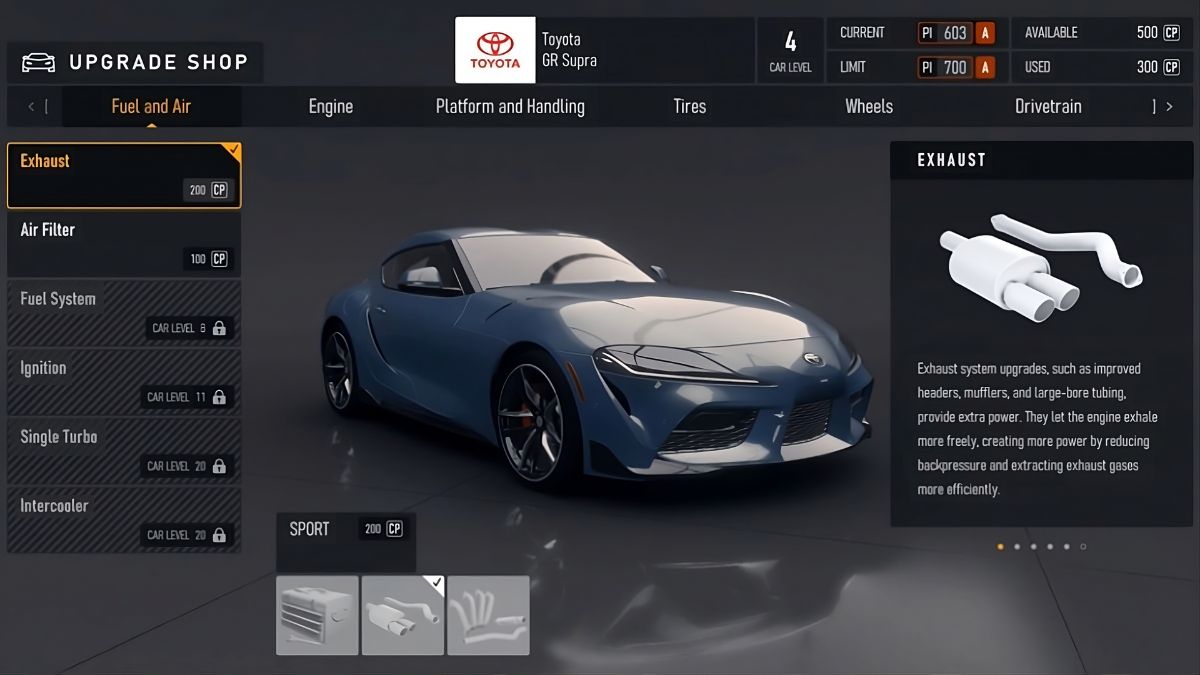Select the locked Single Turbo entry

[x=124, y=451]
